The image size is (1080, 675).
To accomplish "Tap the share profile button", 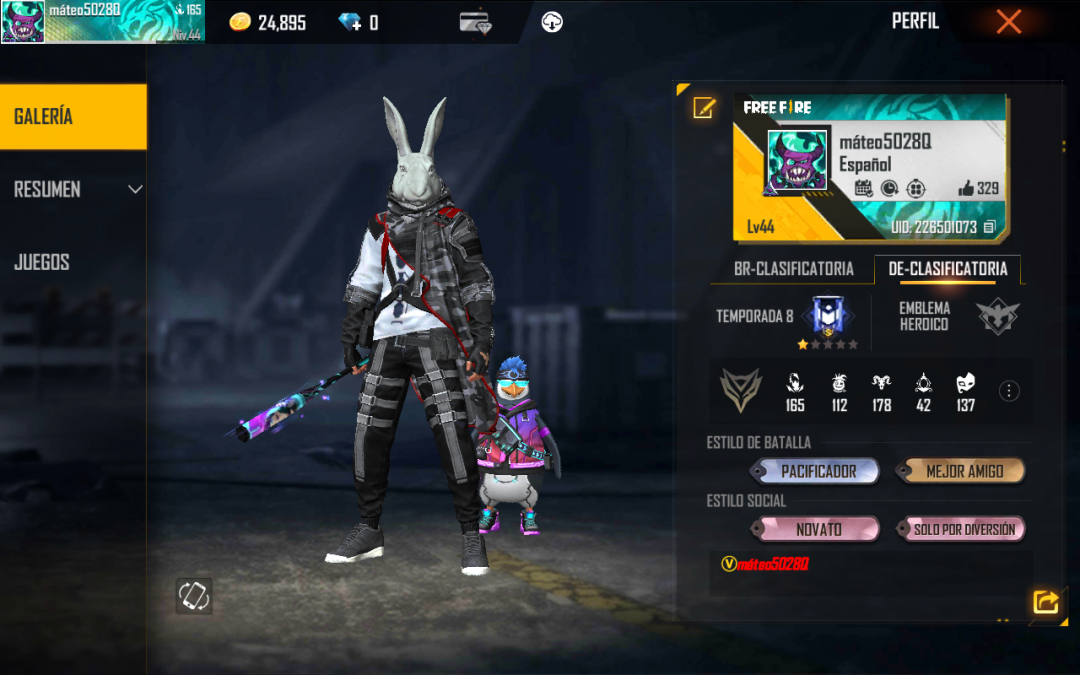I will click(1045, 601).
